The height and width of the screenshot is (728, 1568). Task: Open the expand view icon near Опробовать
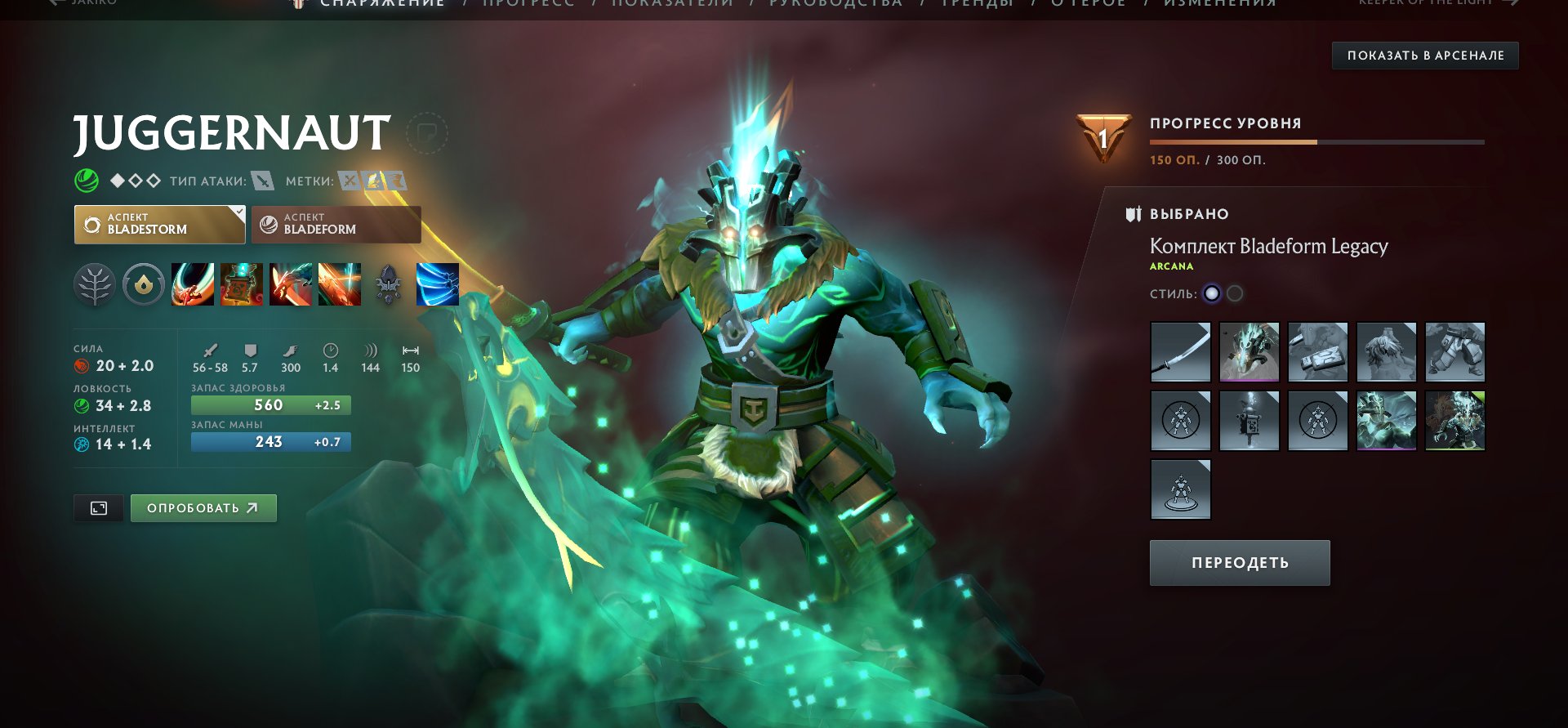coord(98,507)
